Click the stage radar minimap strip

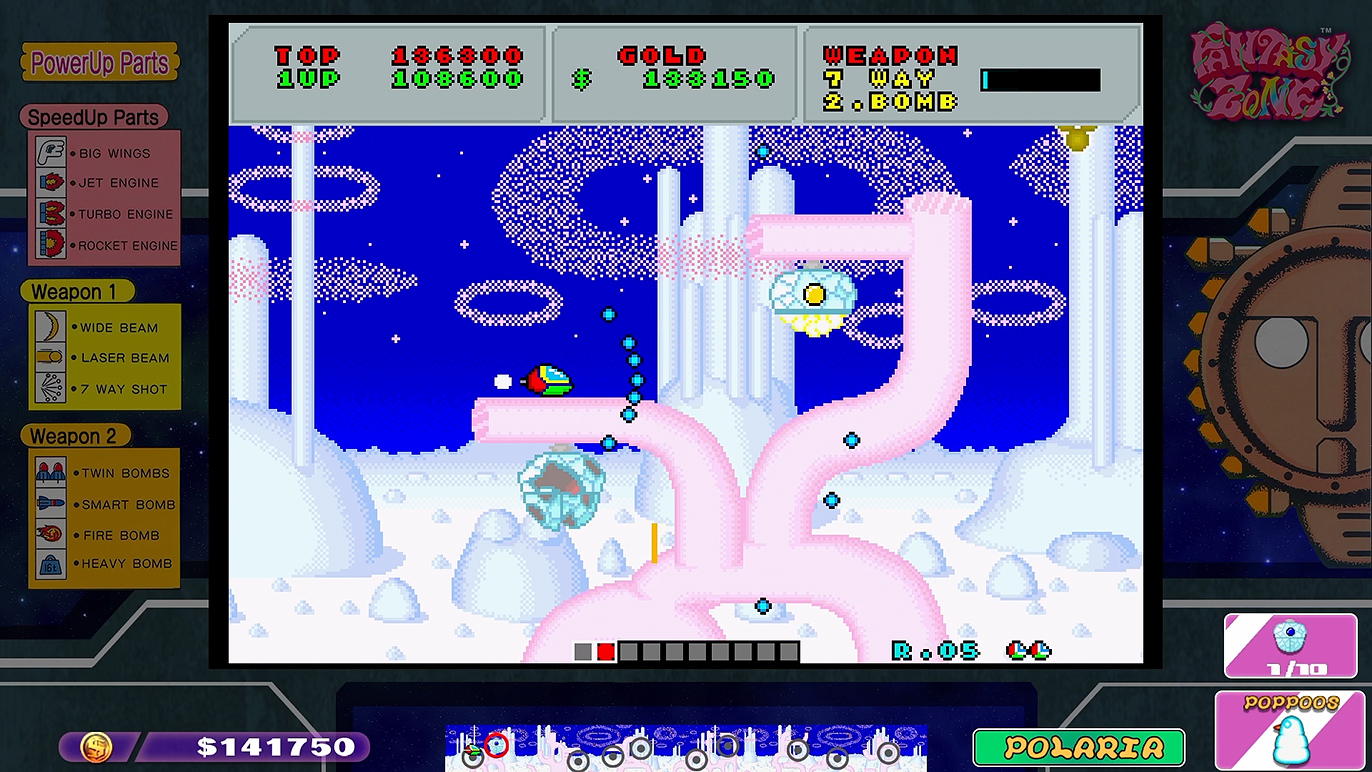click(x=685, y=747)
